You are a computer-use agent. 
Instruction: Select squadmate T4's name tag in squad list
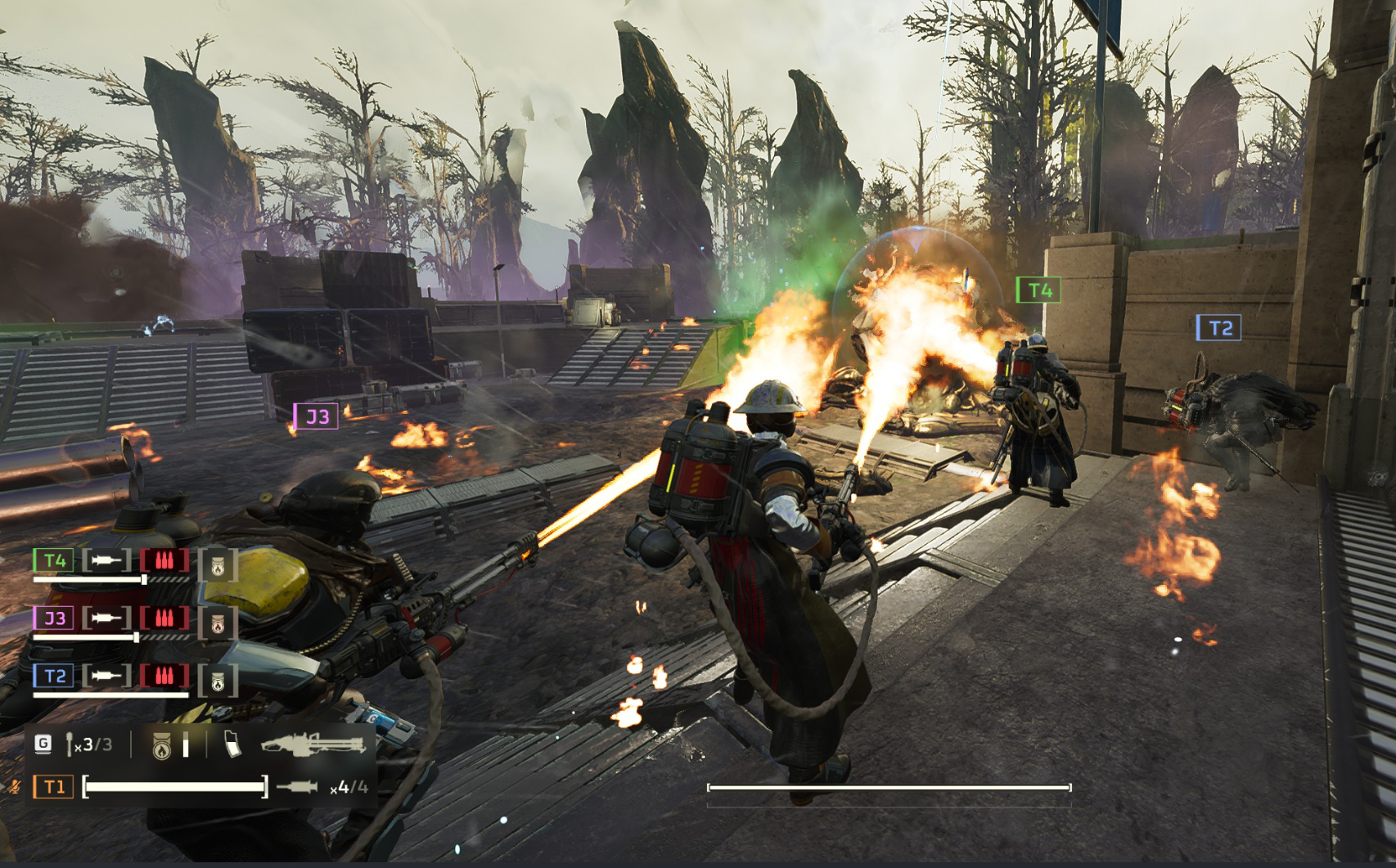[x=54, y=560]
